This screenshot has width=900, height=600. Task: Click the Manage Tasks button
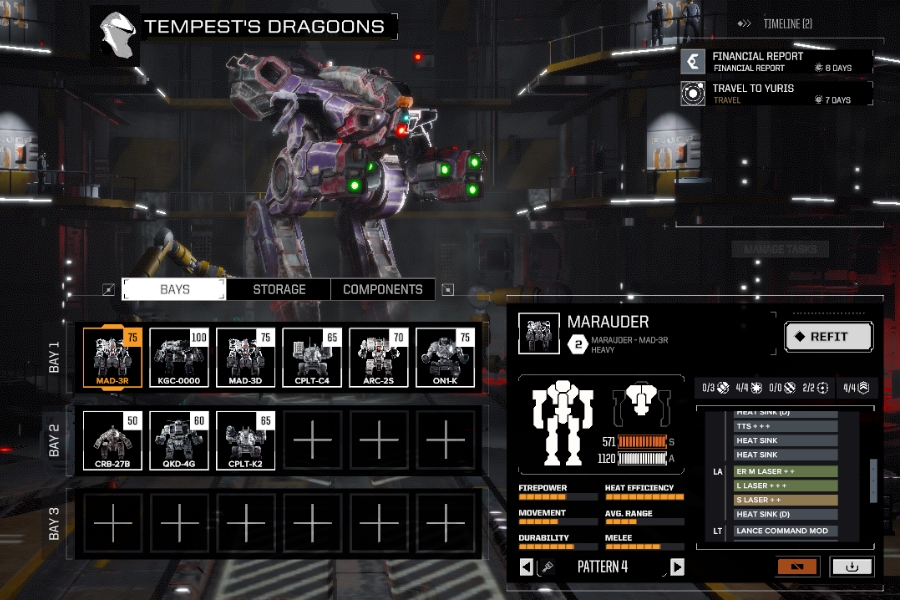pyautogui.click(x=780, y=249)
